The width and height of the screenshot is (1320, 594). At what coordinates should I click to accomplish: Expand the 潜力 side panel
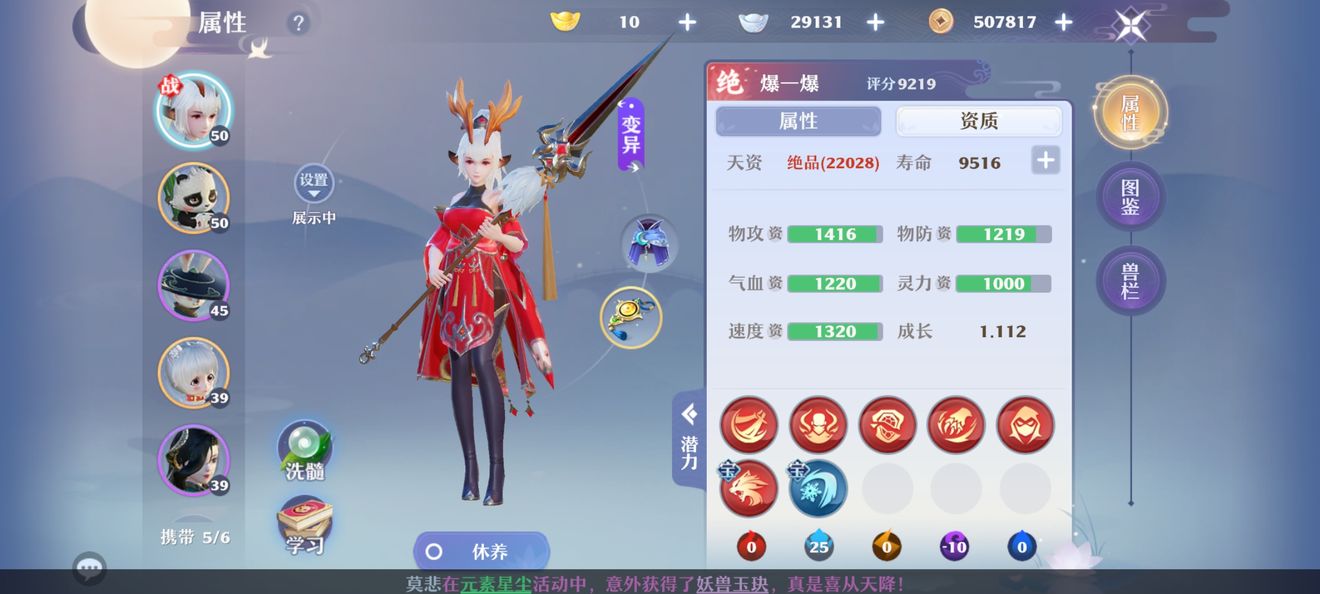click(x=689, y=438)
